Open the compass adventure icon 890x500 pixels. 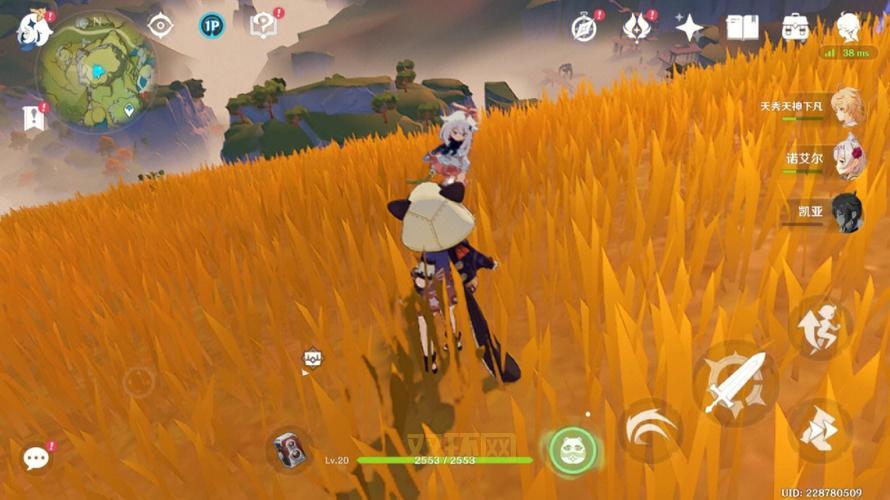tap(585, 28)
